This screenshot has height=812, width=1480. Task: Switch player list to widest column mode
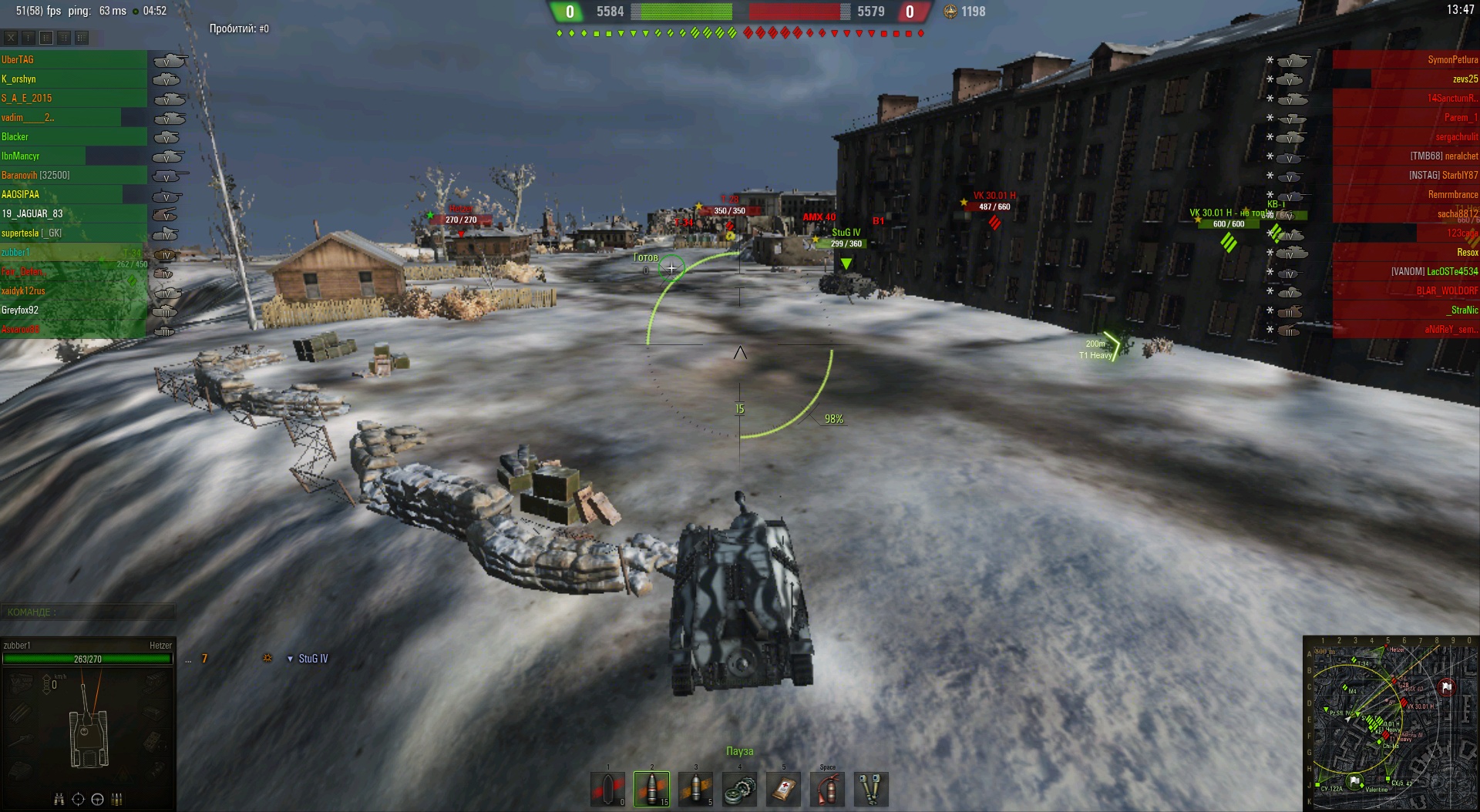click(82, 37)
